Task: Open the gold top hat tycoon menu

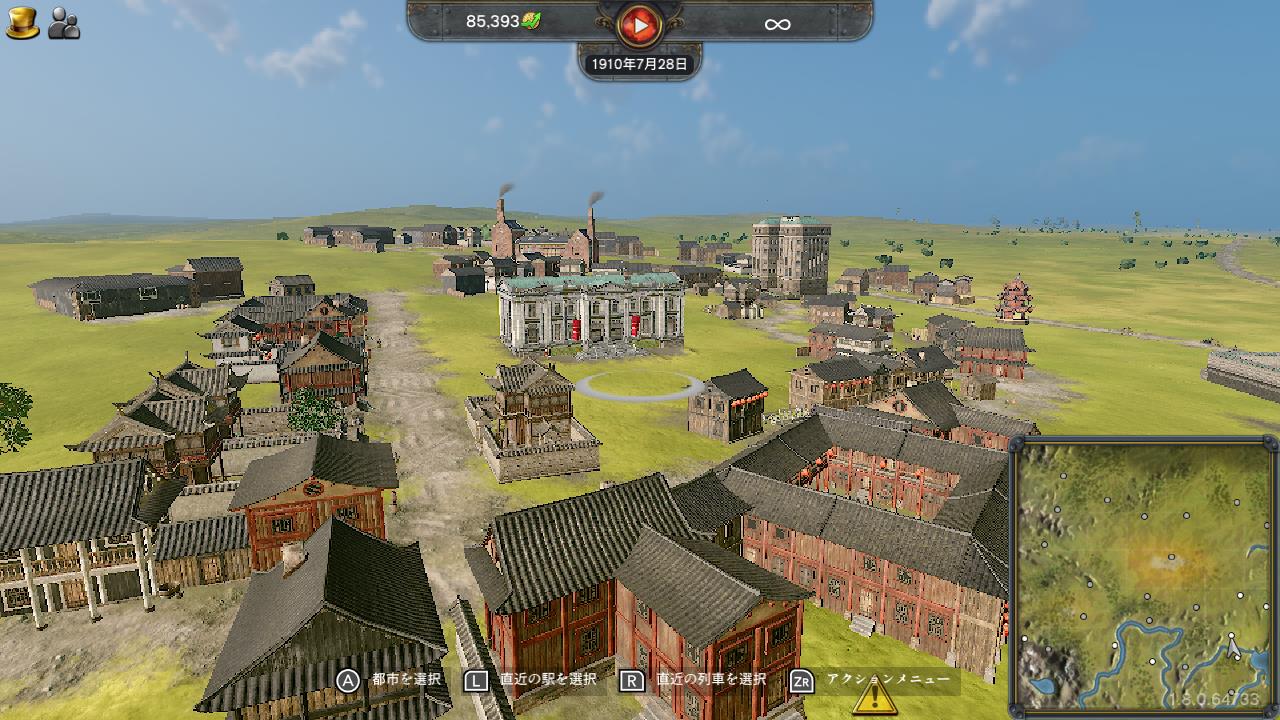Action: pyautogui.click(x=22, y=22)
